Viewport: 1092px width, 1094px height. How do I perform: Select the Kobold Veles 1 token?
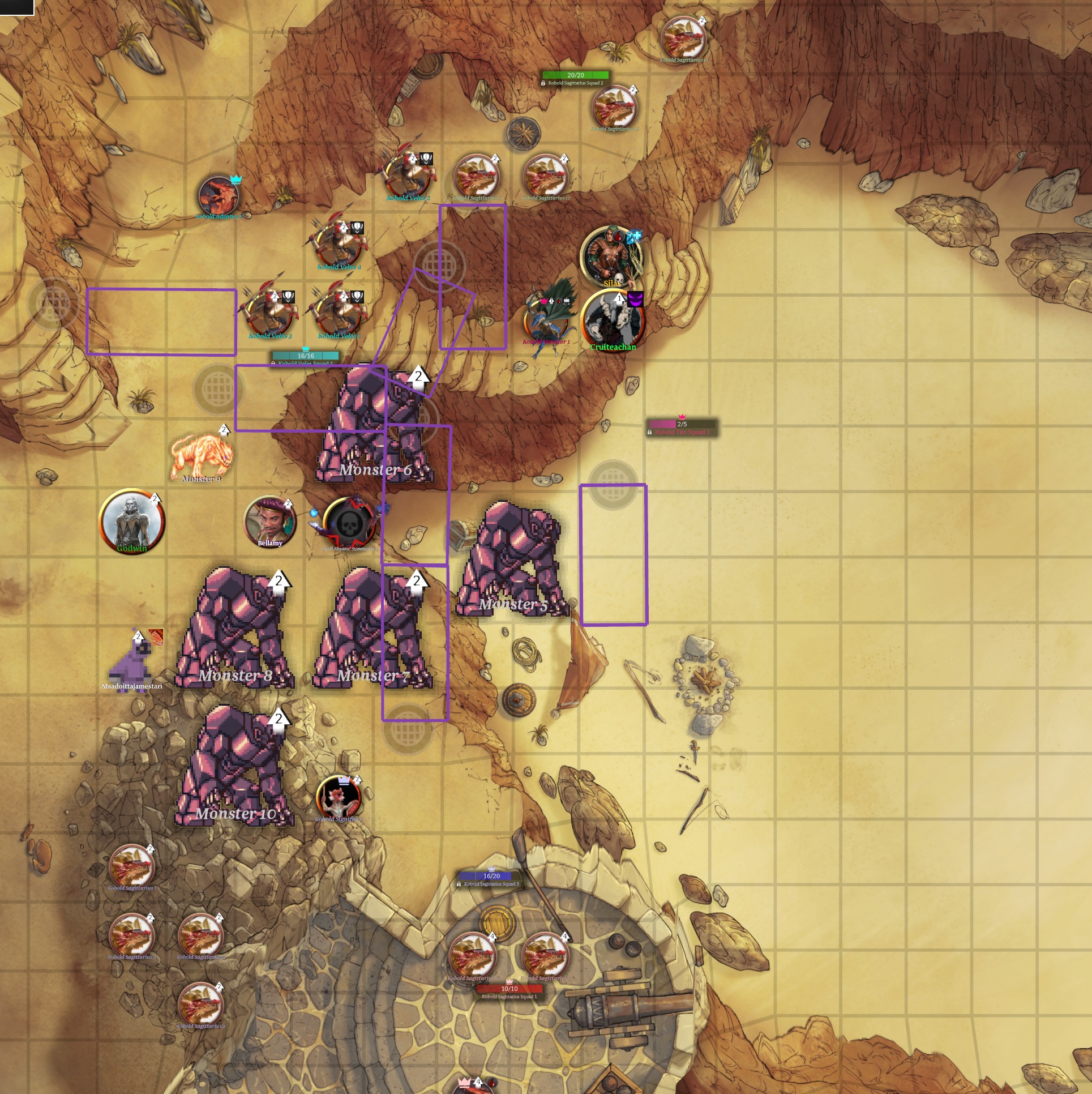coord(339,312)
